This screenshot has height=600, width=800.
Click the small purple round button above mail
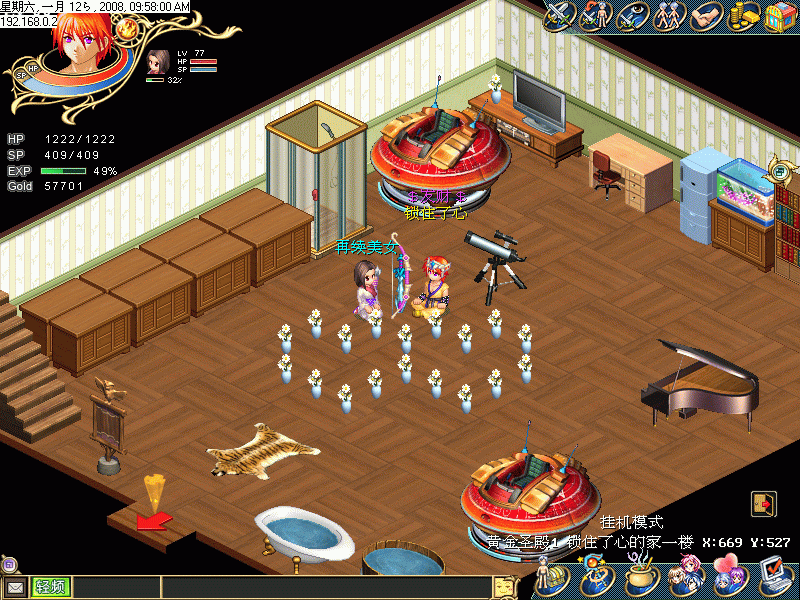10,565
